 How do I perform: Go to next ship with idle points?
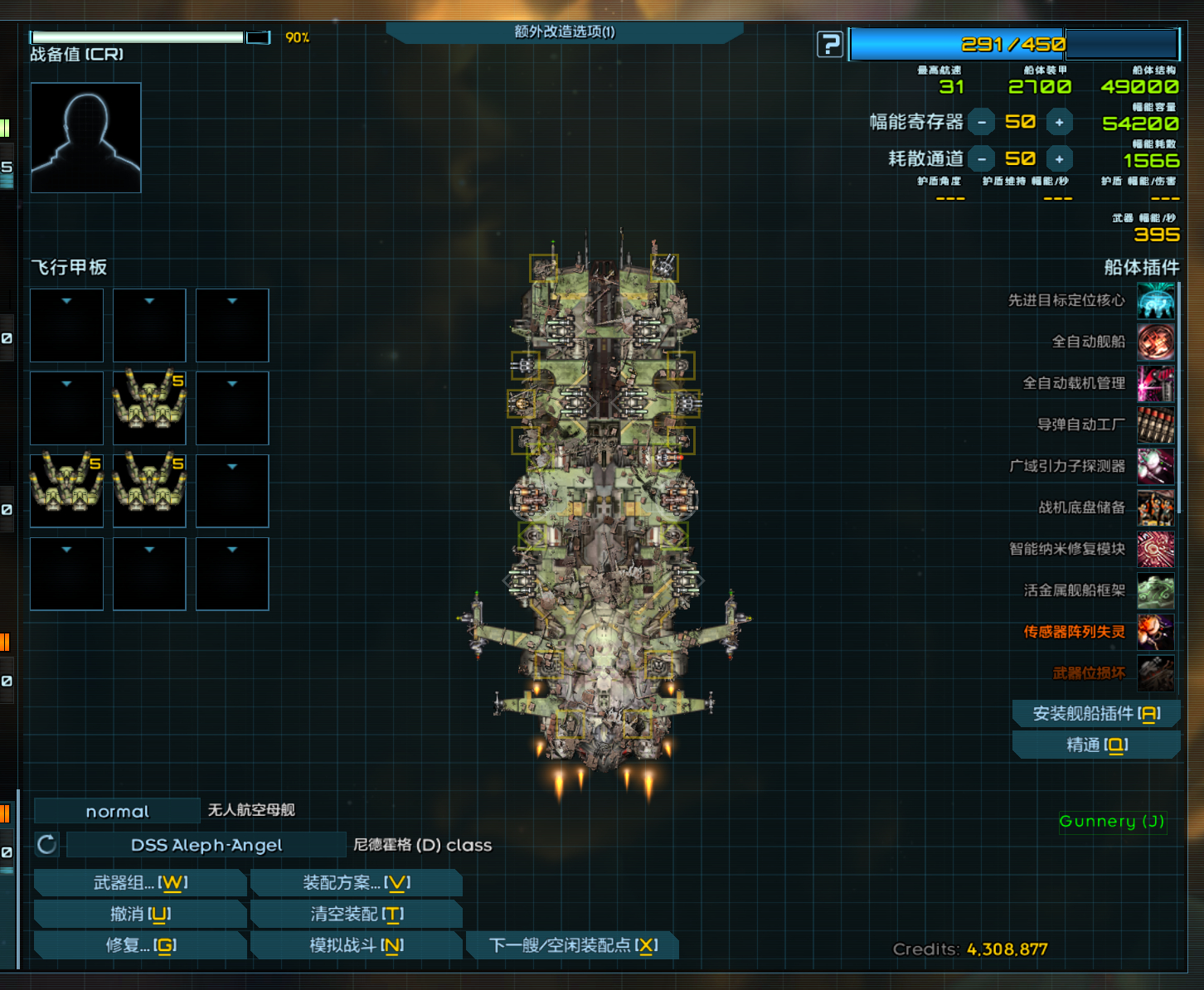pos(572,945)
